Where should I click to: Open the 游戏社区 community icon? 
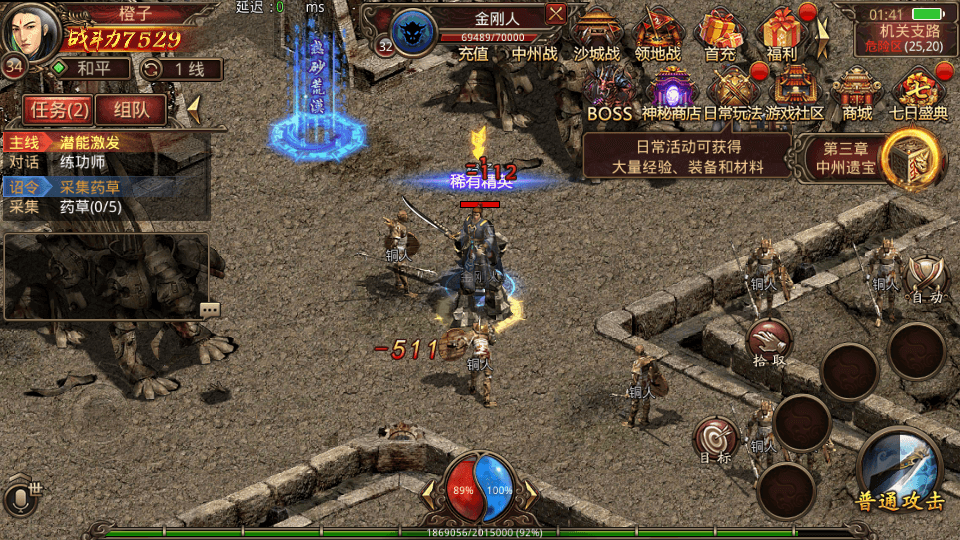[795, 93]
